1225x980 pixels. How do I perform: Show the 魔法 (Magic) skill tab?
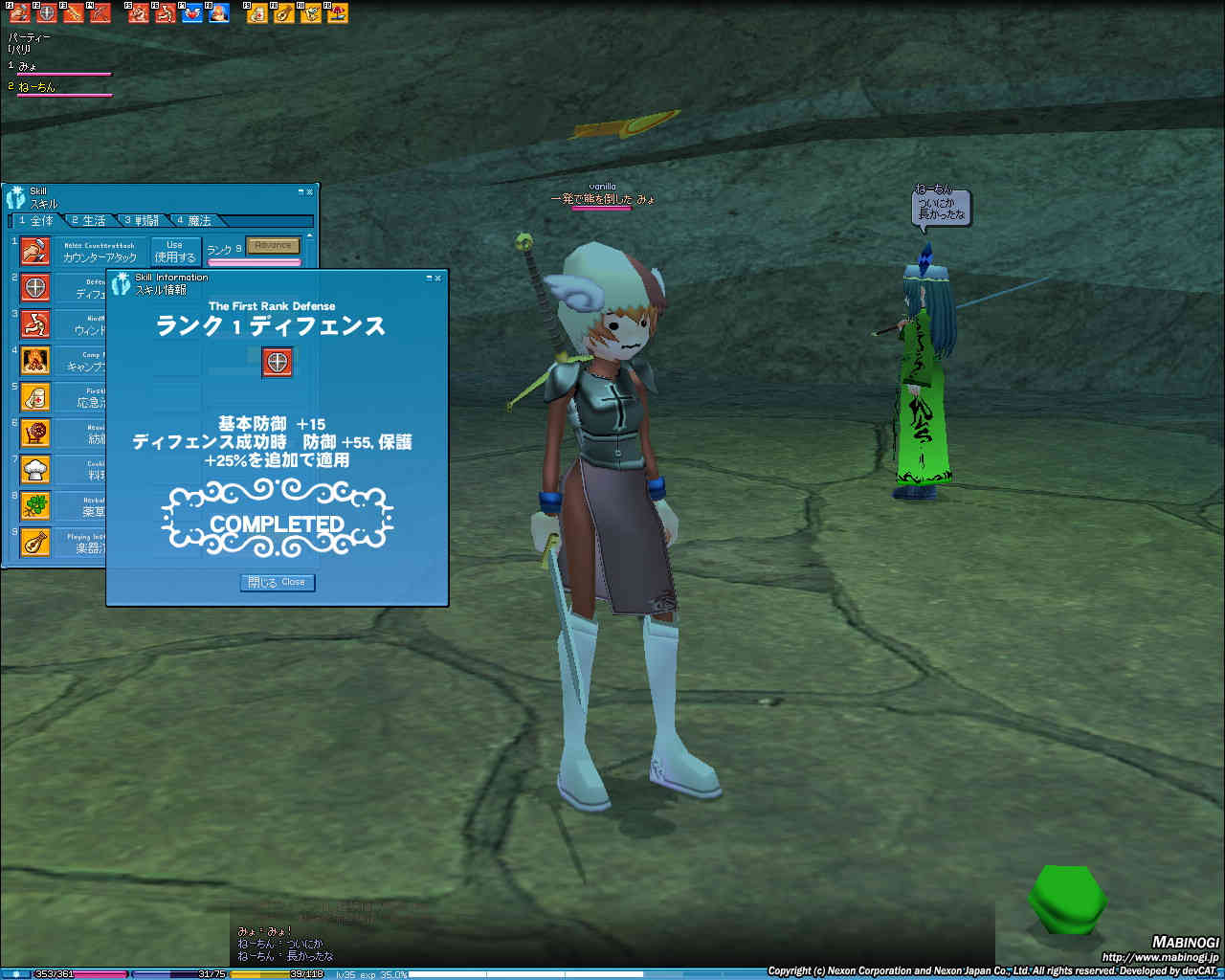pos(194,221)
